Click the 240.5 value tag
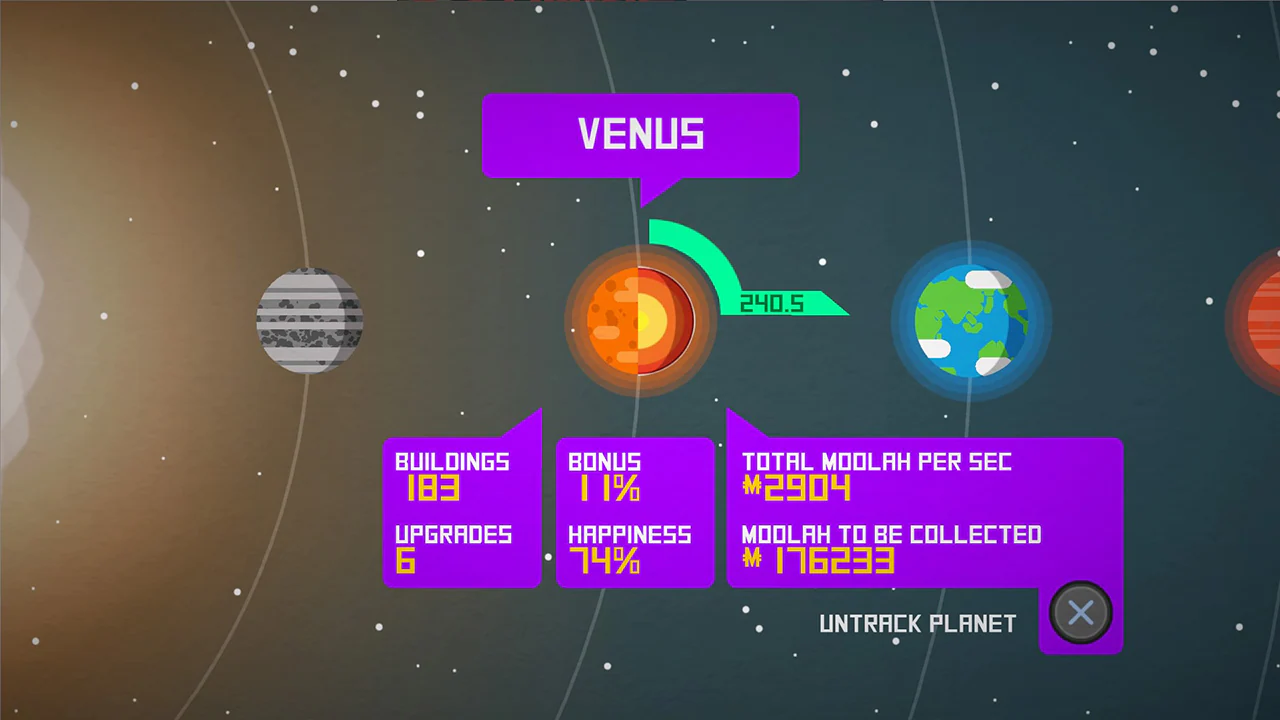This screenshot has height=720, width=1280. pyautogui.click(x=770, y=304)
